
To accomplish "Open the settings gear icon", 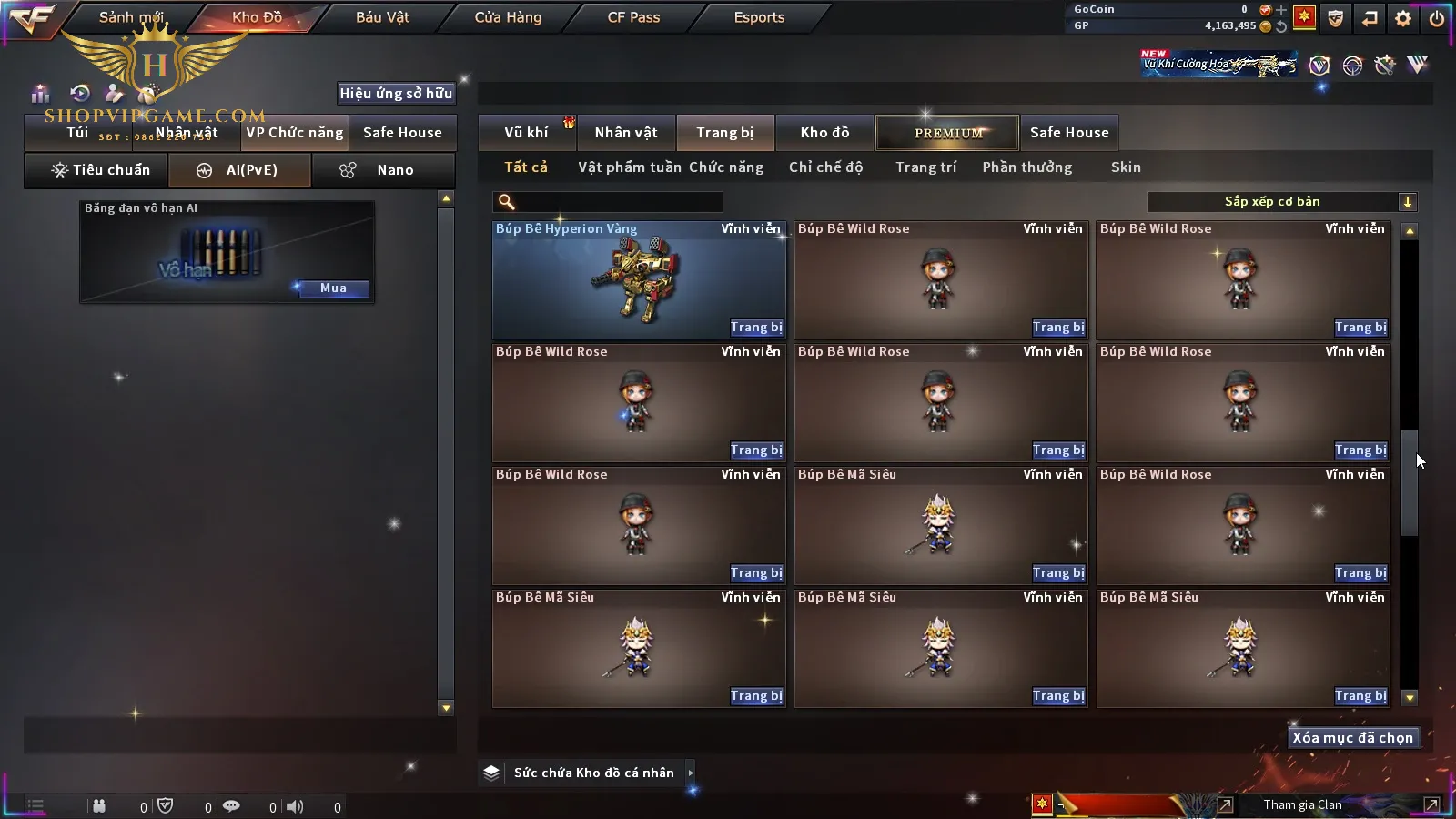I will click(x=1403, y=18).
